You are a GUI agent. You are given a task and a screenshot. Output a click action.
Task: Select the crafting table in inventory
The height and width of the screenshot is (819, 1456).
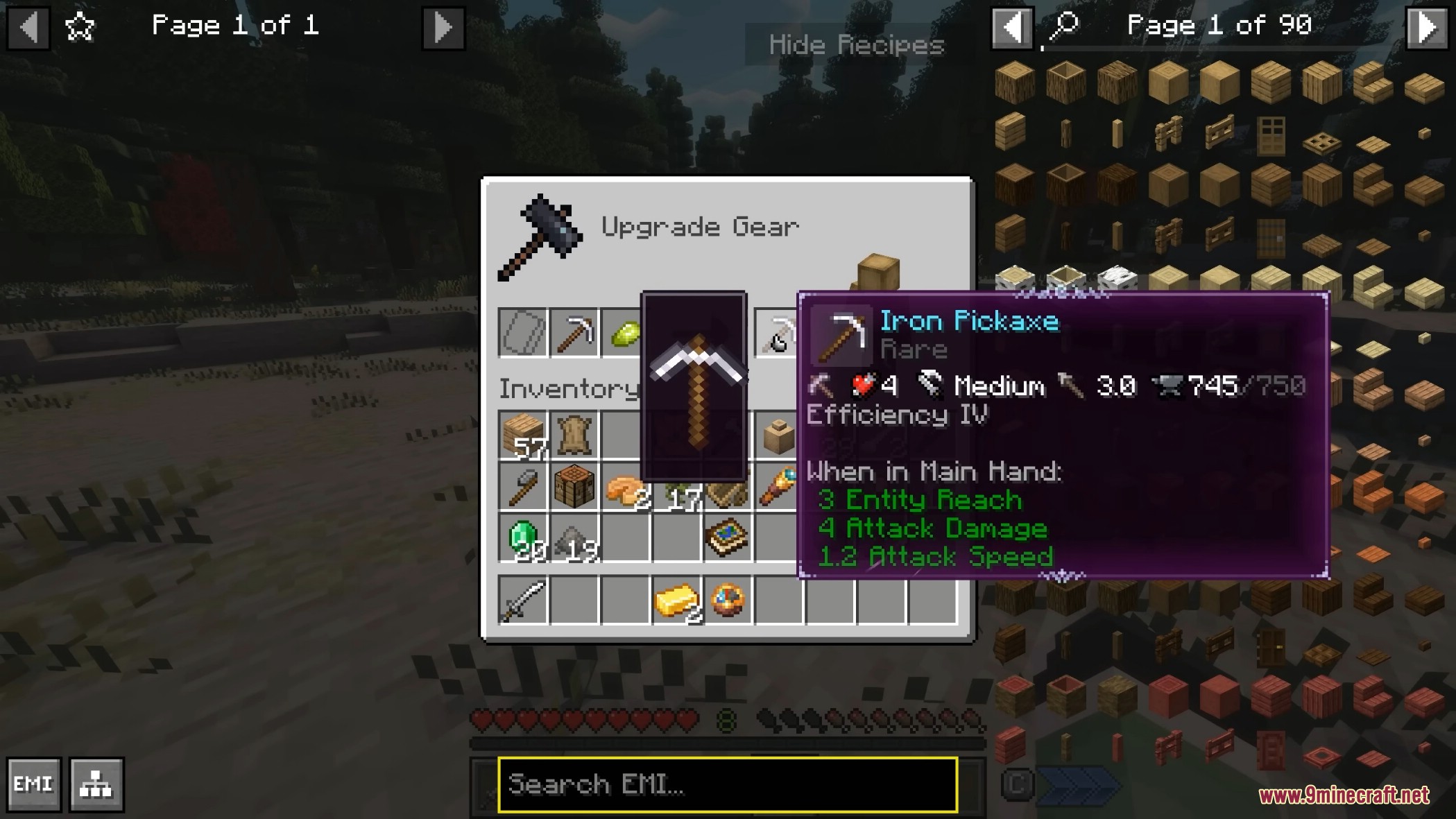tap(574, 487)
